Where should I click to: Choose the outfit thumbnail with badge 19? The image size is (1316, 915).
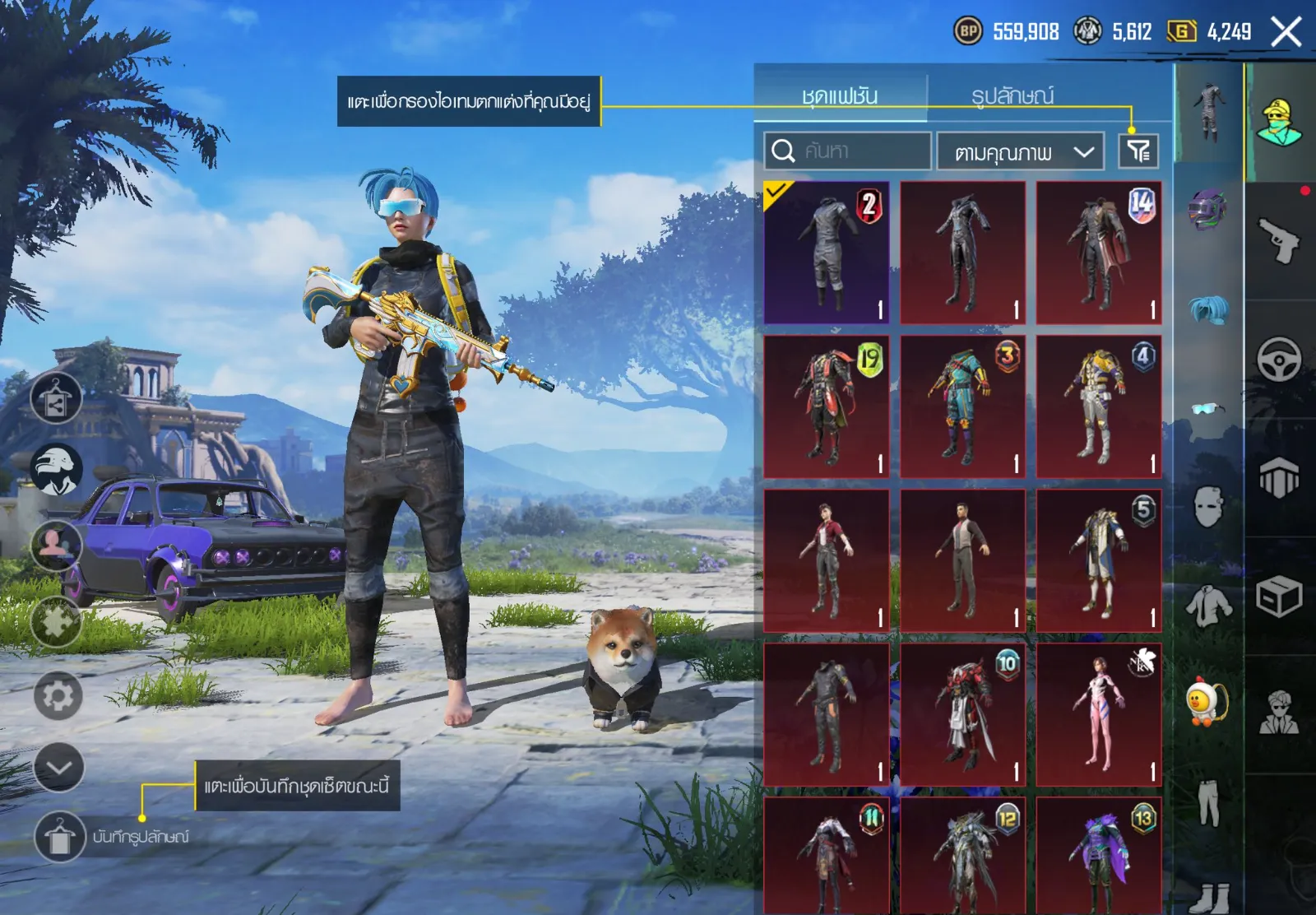coord(827,406)
